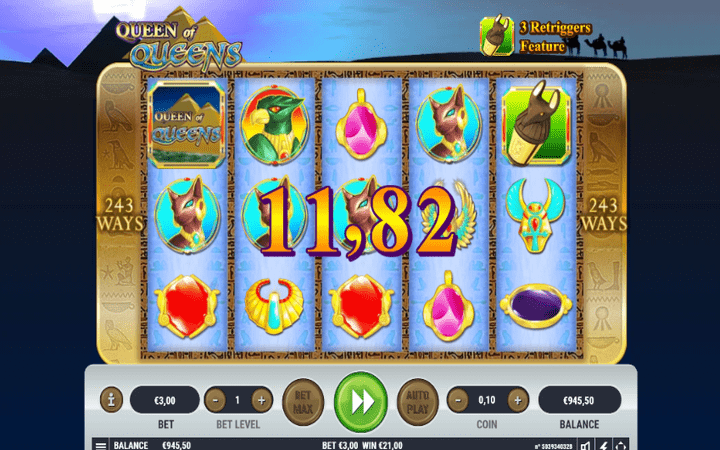This screenshot has width=720, height=450.
Task: Toggle quick spin lightning icon
Action: coord(603,444)
